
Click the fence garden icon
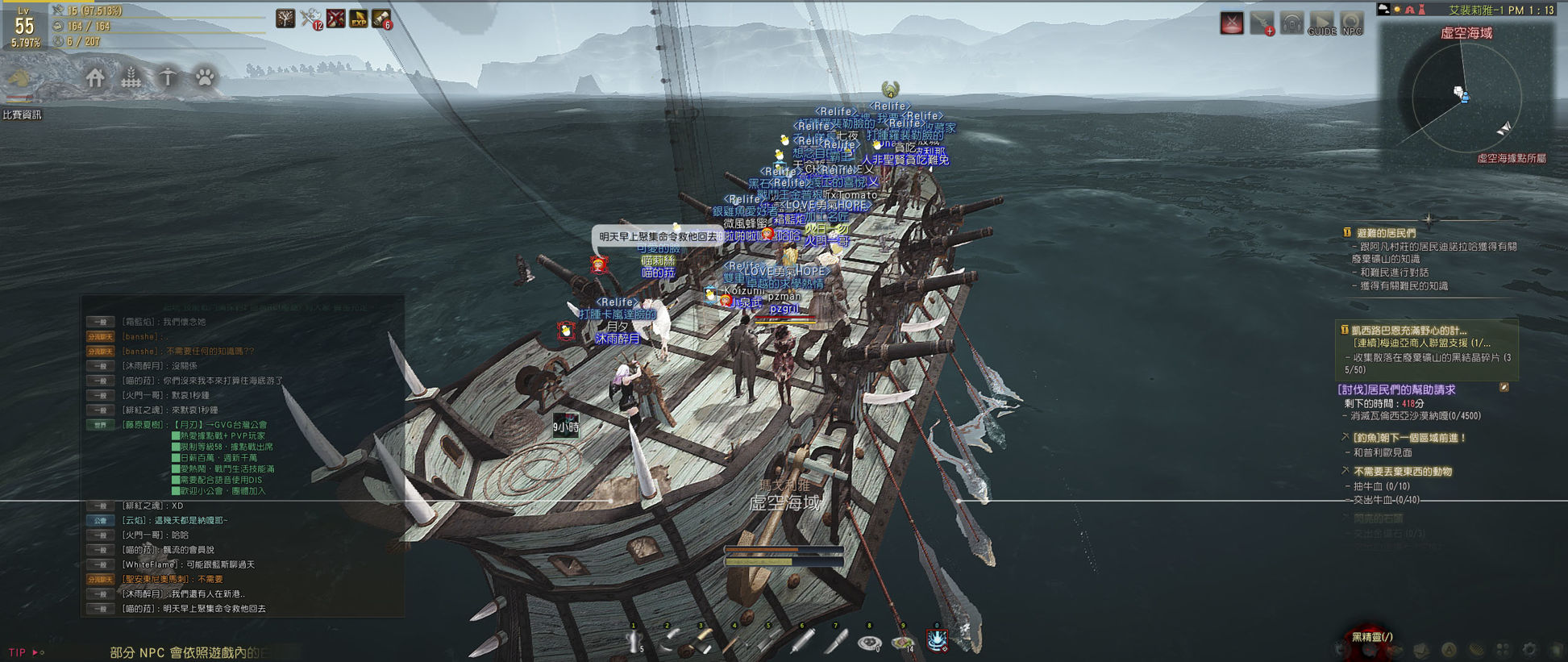pyautogui.click(x=131, y=78)
